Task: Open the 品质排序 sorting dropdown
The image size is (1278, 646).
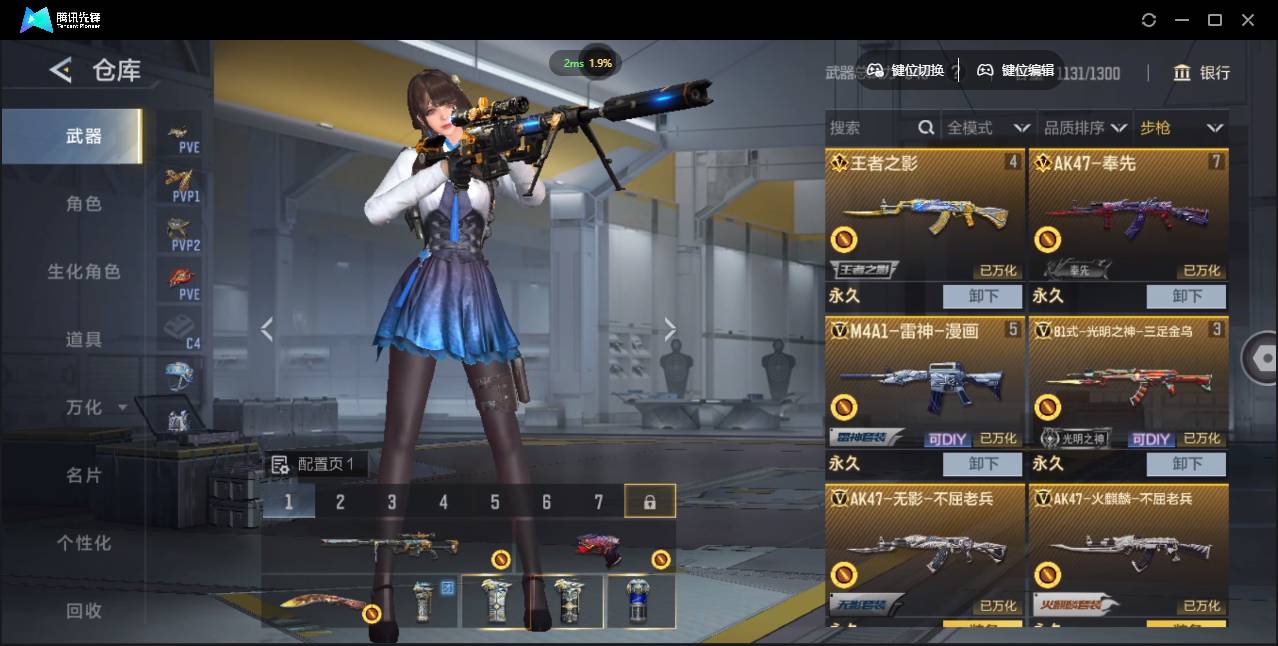Action: [x=1085, y=128]
